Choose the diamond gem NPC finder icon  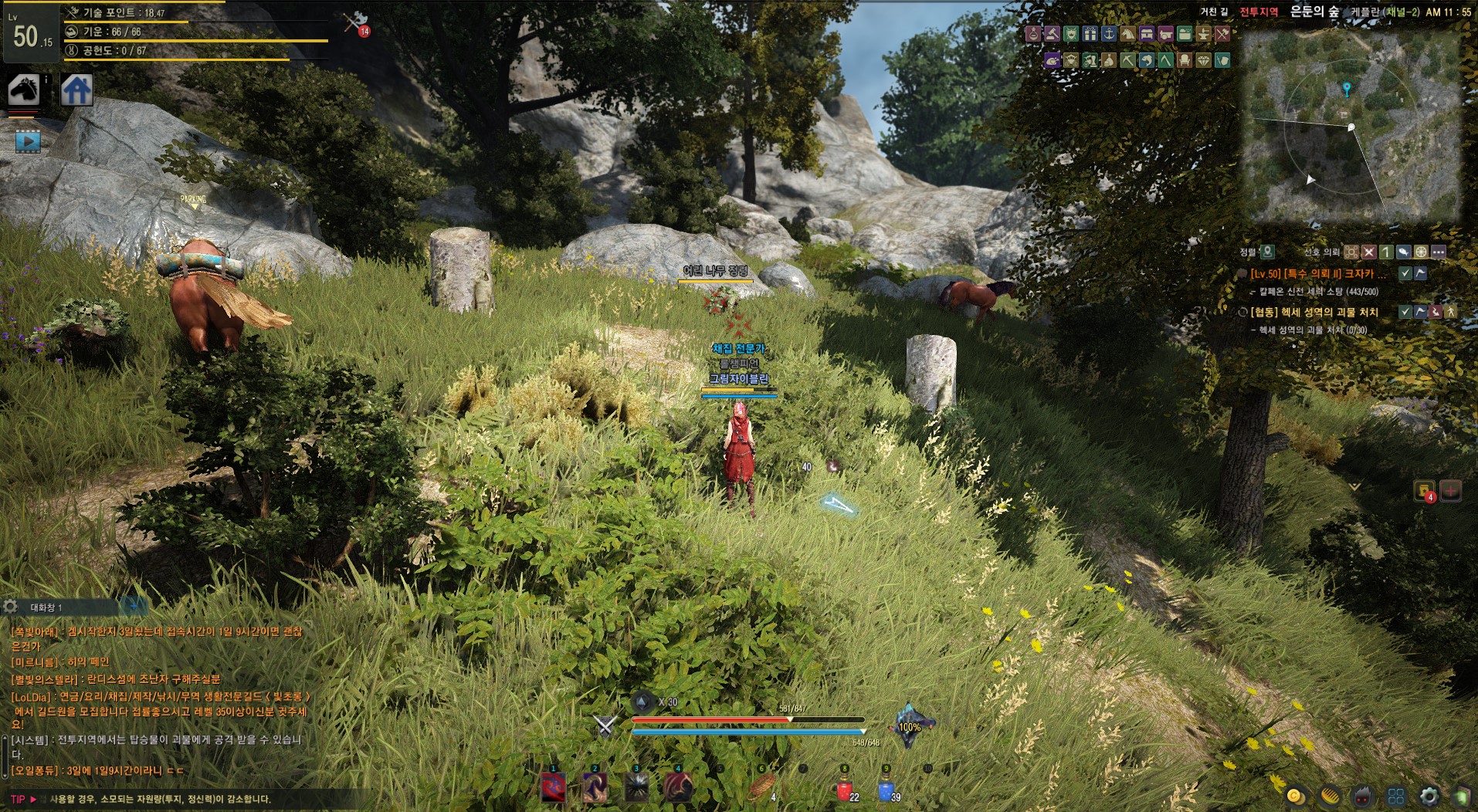tap(1203, 60)
